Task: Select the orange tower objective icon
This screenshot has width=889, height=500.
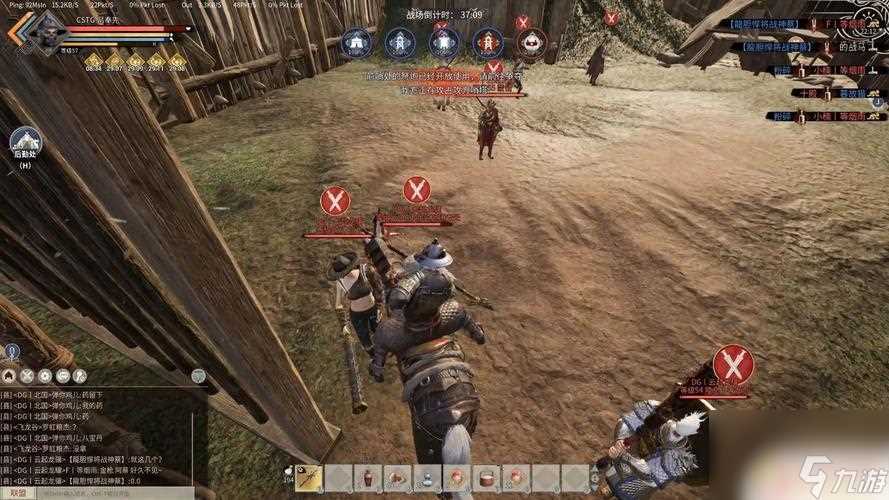Action: [x=487, y=43]
